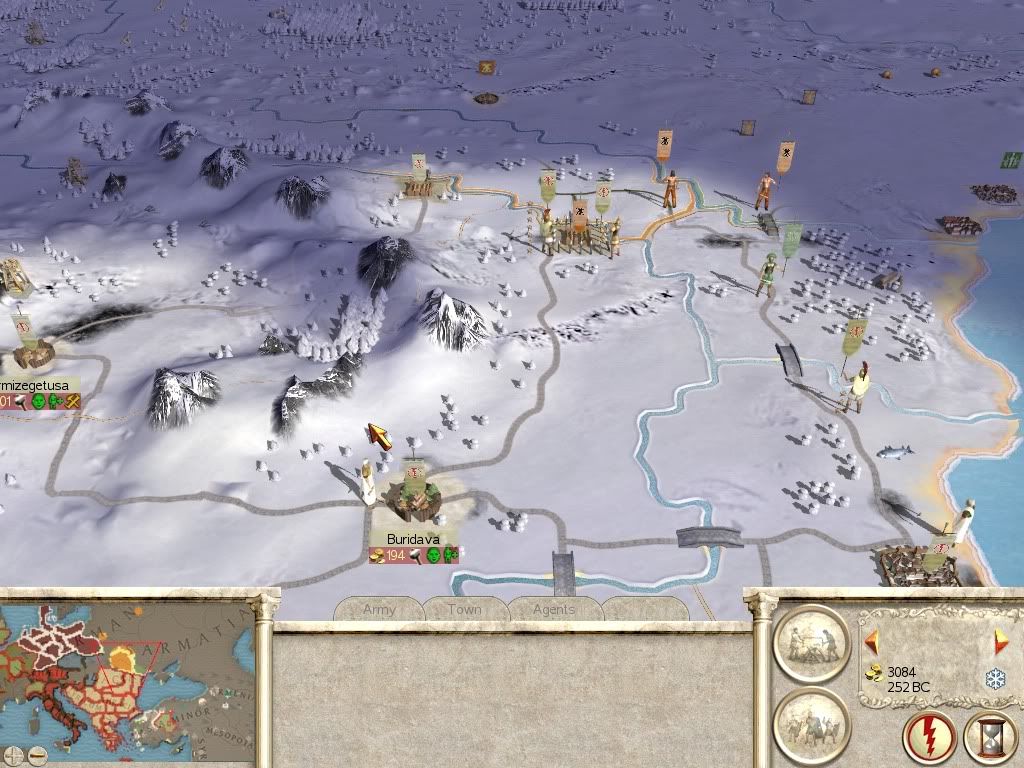
Task: Select next item with right arrow
Action: (x=1001, y=641)
